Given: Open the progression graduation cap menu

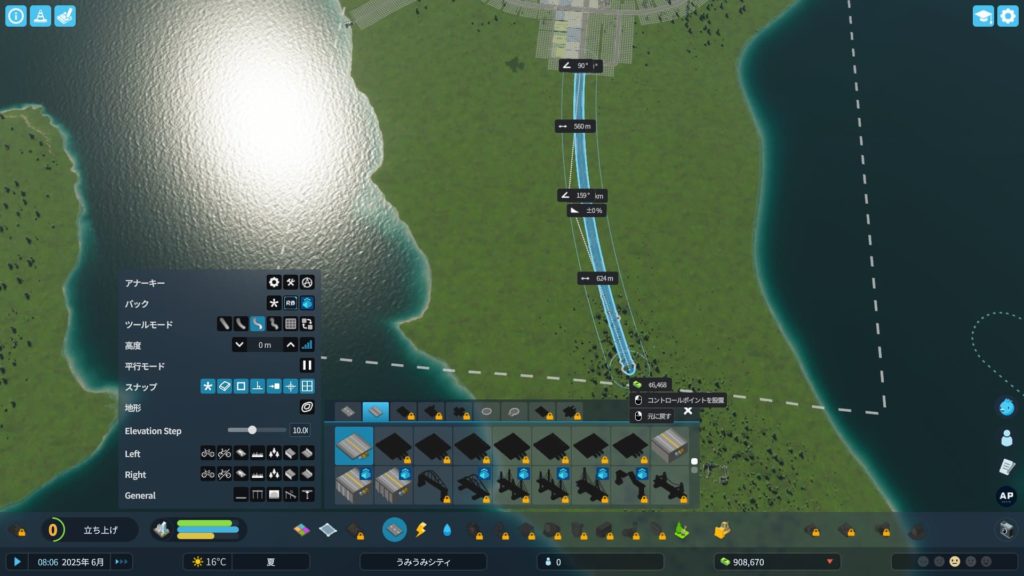Looking at the screenshot, I should pyautogui.click(x=983, y=16).
